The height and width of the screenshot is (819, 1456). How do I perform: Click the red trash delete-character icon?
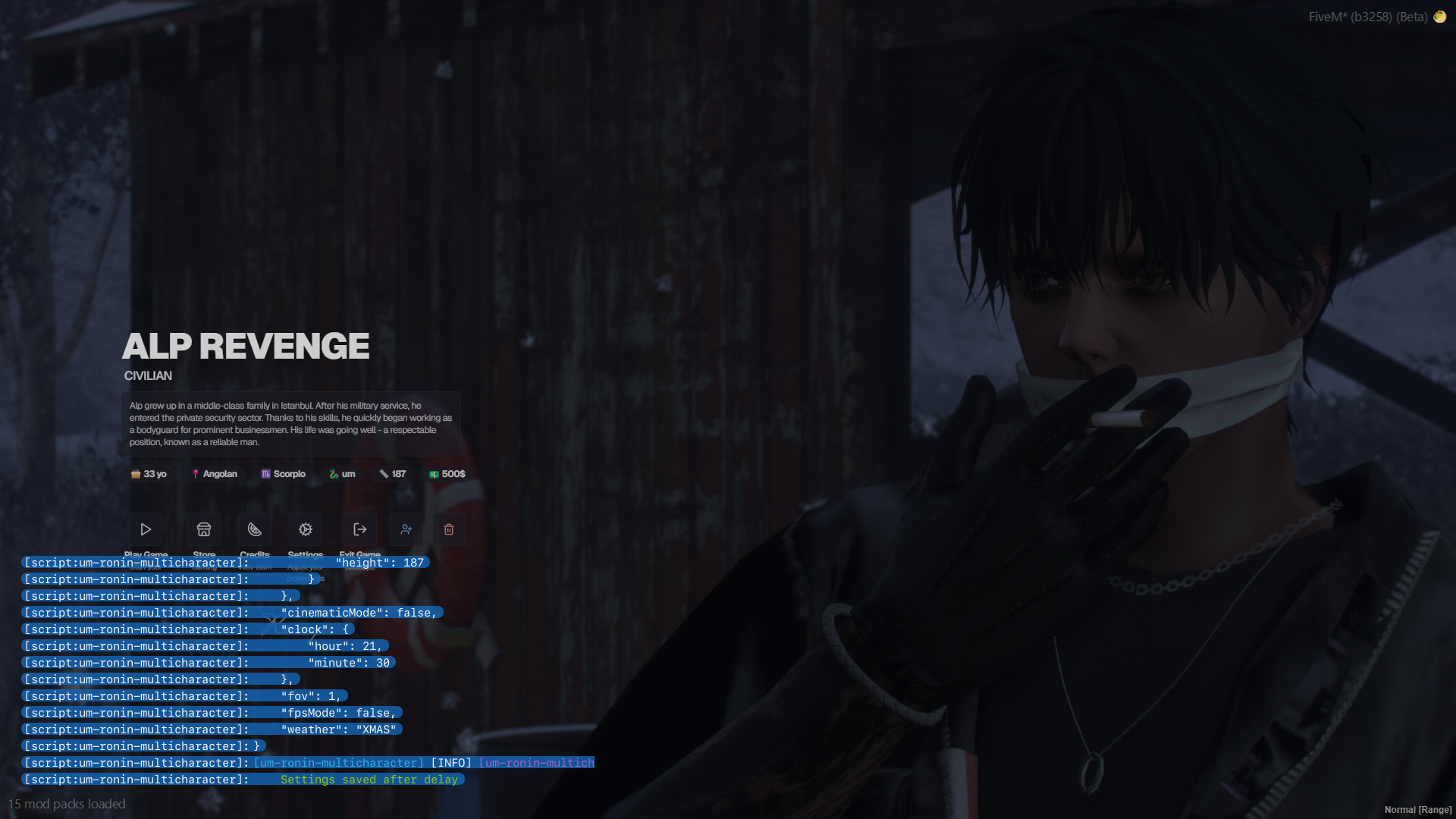coord(448,529)
